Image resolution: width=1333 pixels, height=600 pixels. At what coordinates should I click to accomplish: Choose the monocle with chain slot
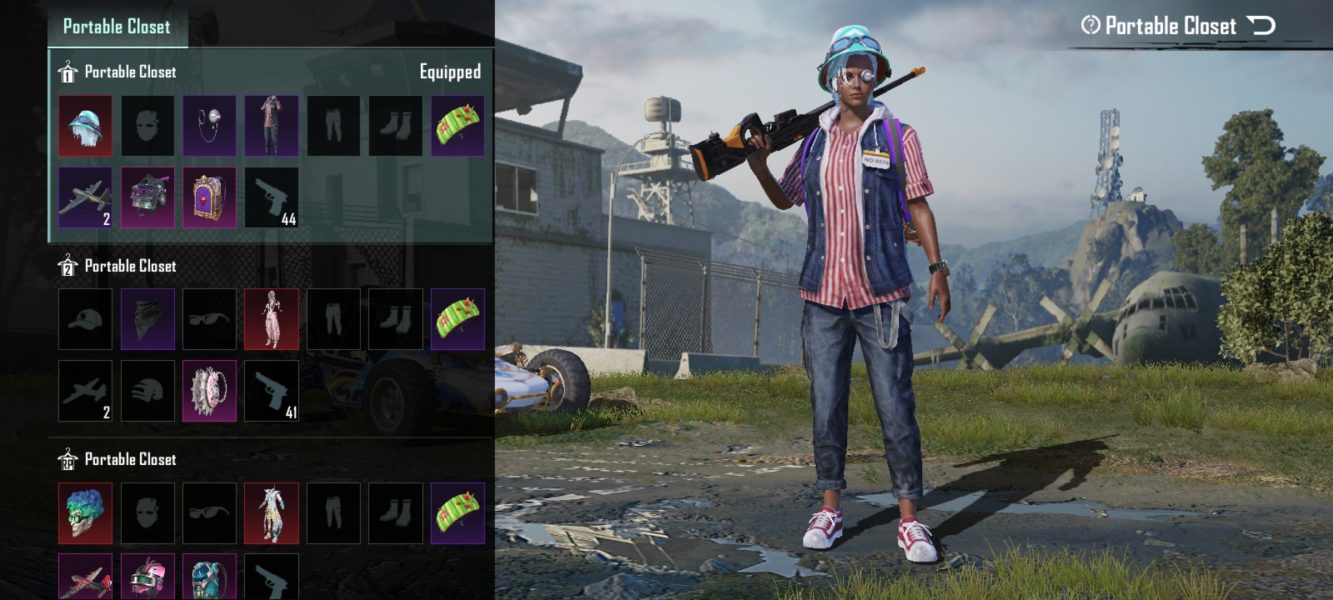coord(209,126)
